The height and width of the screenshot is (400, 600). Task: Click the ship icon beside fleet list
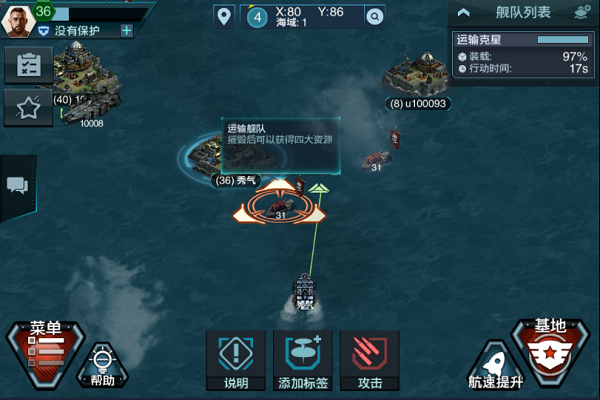tap(582, 13)
